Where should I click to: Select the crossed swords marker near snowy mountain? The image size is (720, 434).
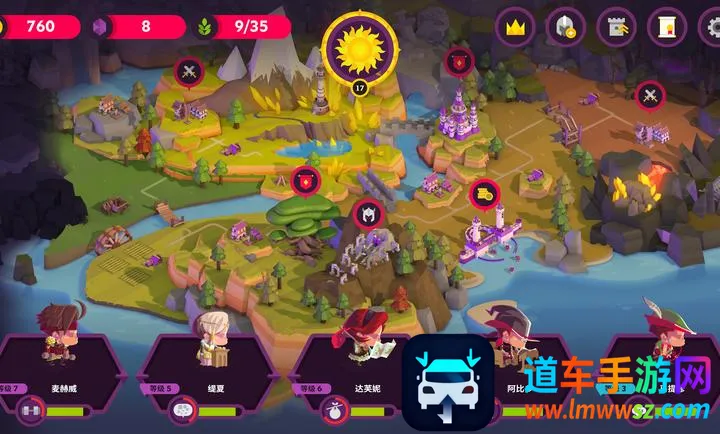[188, 71]
